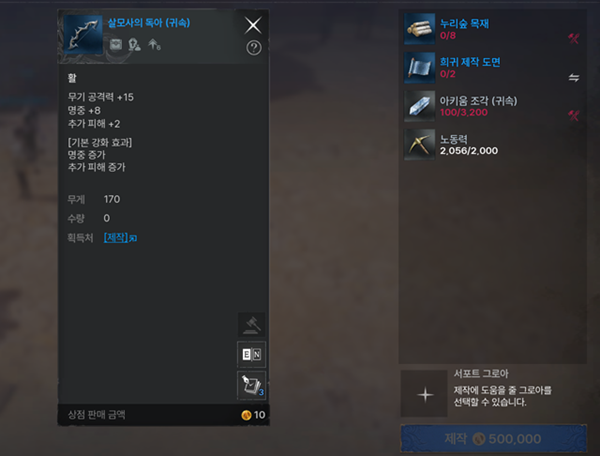The width and height of the screenshot is (600, 456).
Task: Select the 살모사의 독아 bow icon
Action: point(82,34)
